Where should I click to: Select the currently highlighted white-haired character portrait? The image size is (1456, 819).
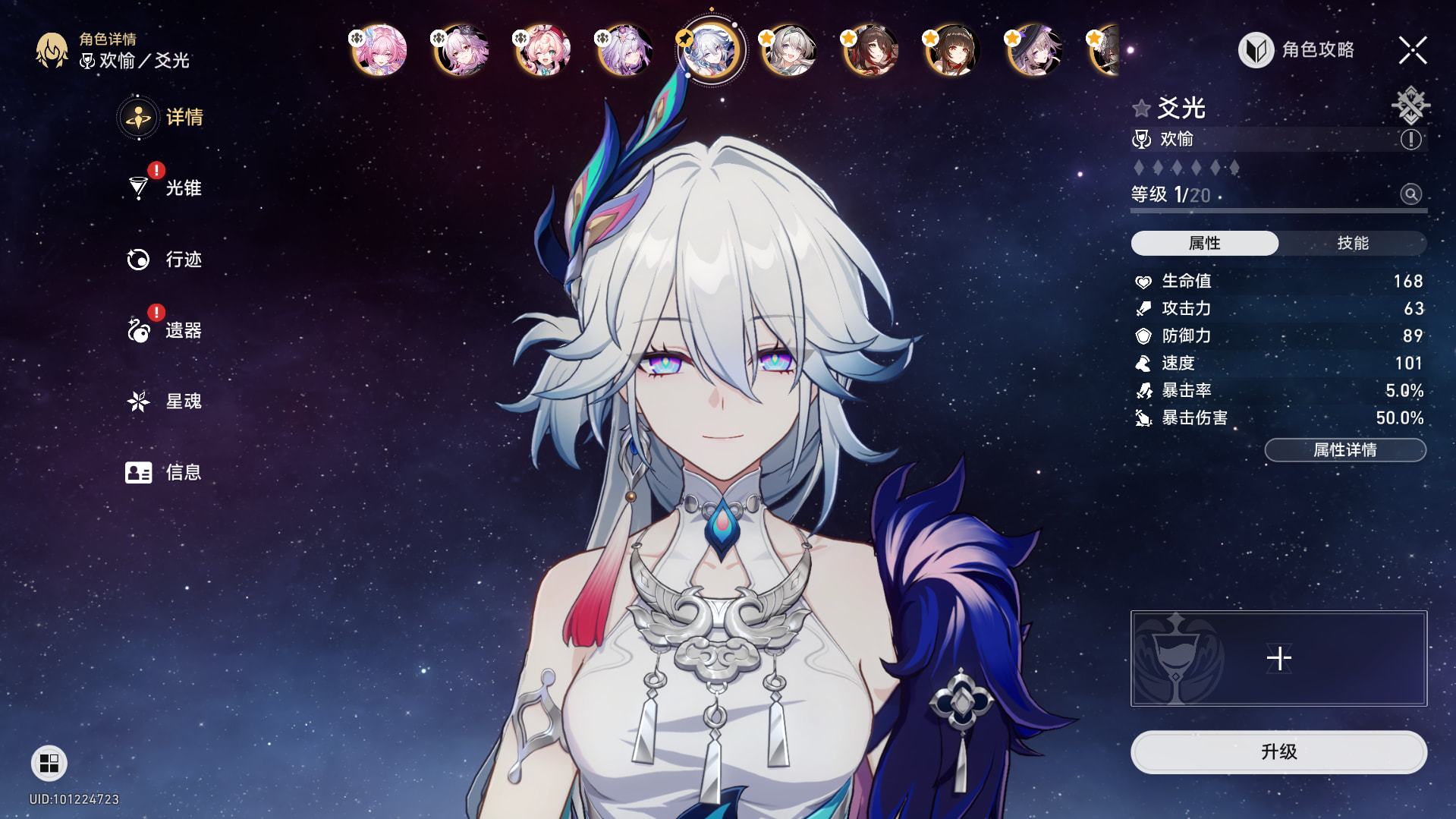(x=710, y=51)
